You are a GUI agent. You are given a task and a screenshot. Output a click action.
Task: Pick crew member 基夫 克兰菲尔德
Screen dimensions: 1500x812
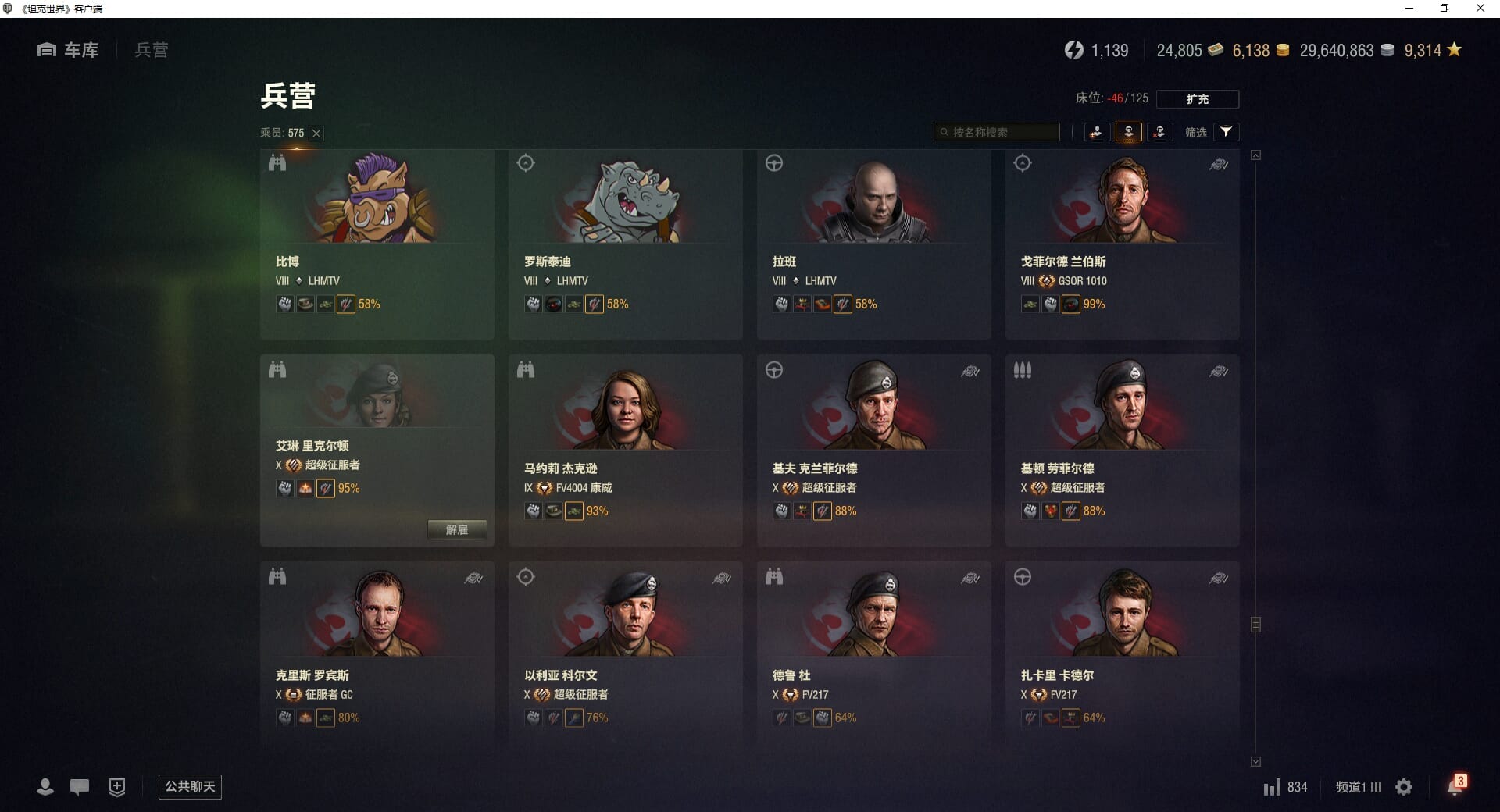(x=873, y=450)
